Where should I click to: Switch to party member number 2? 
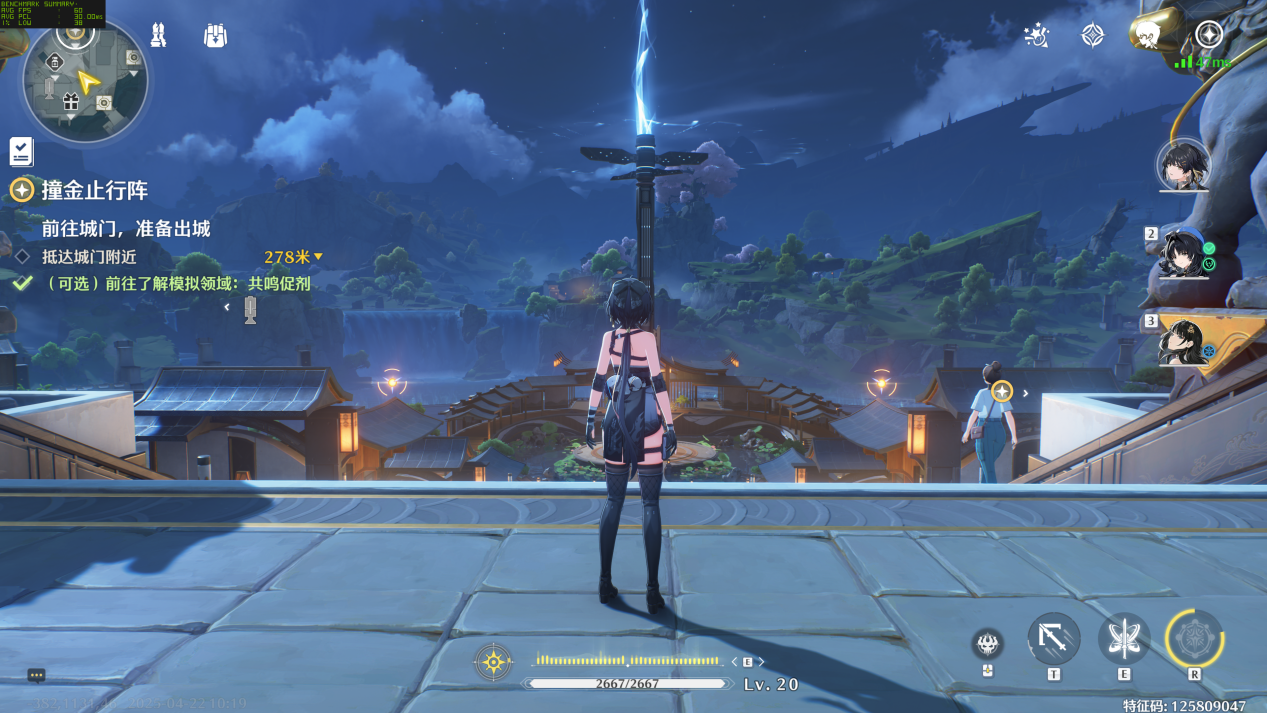point(1184,253)
